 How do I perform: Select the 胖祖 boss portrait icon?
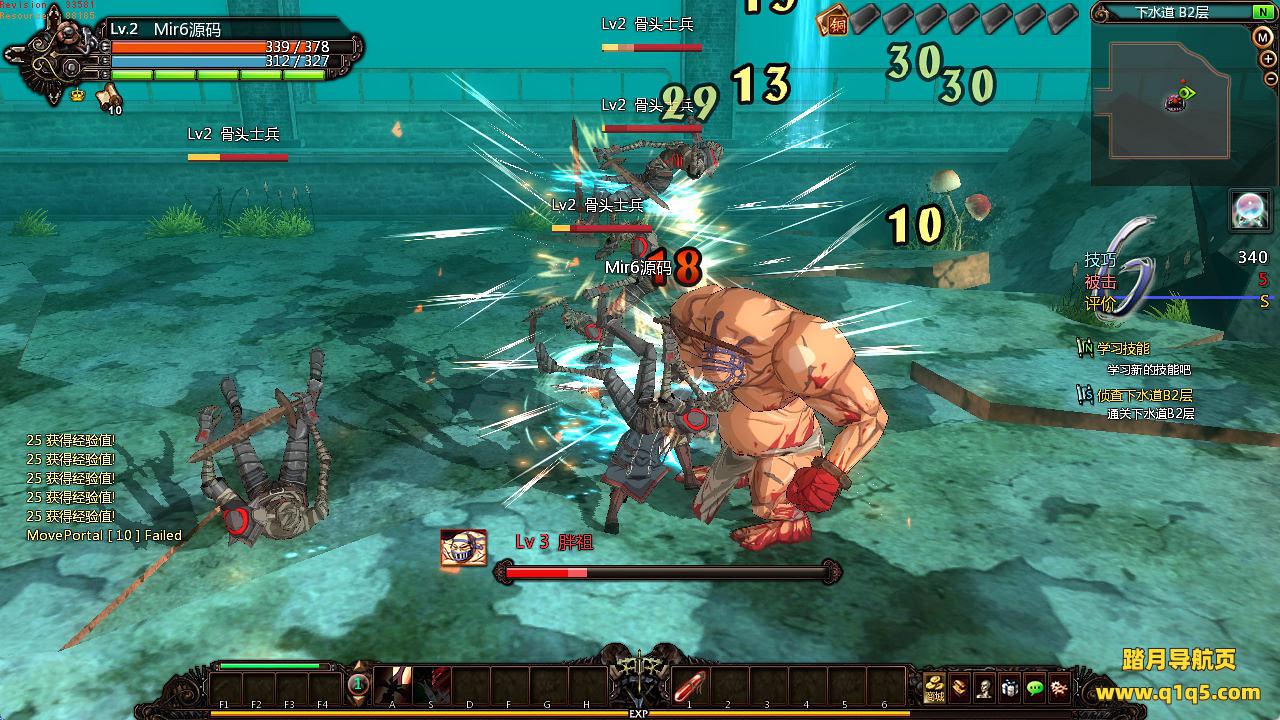(x=463, y=547)
